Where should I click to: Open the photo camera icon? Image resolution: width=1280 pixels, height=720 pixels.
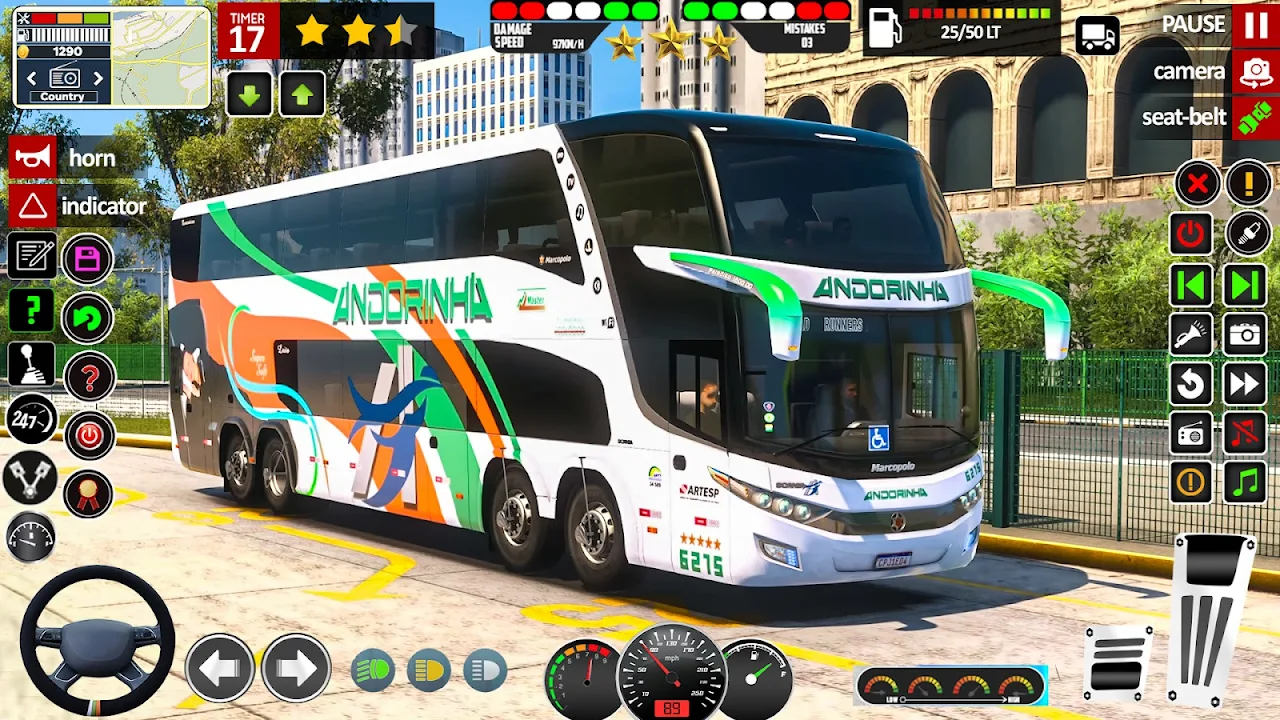coord(1245,334)
